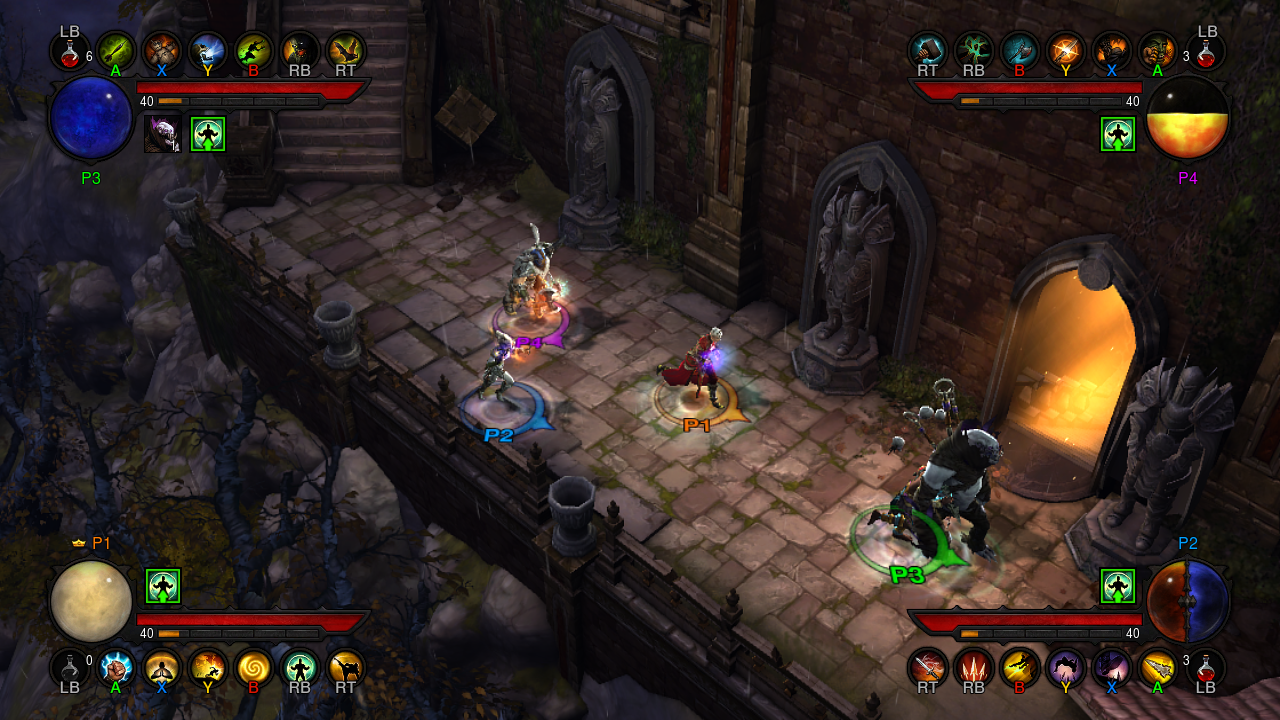Click P4's green-bordered buff icon

pos(1118,134)
